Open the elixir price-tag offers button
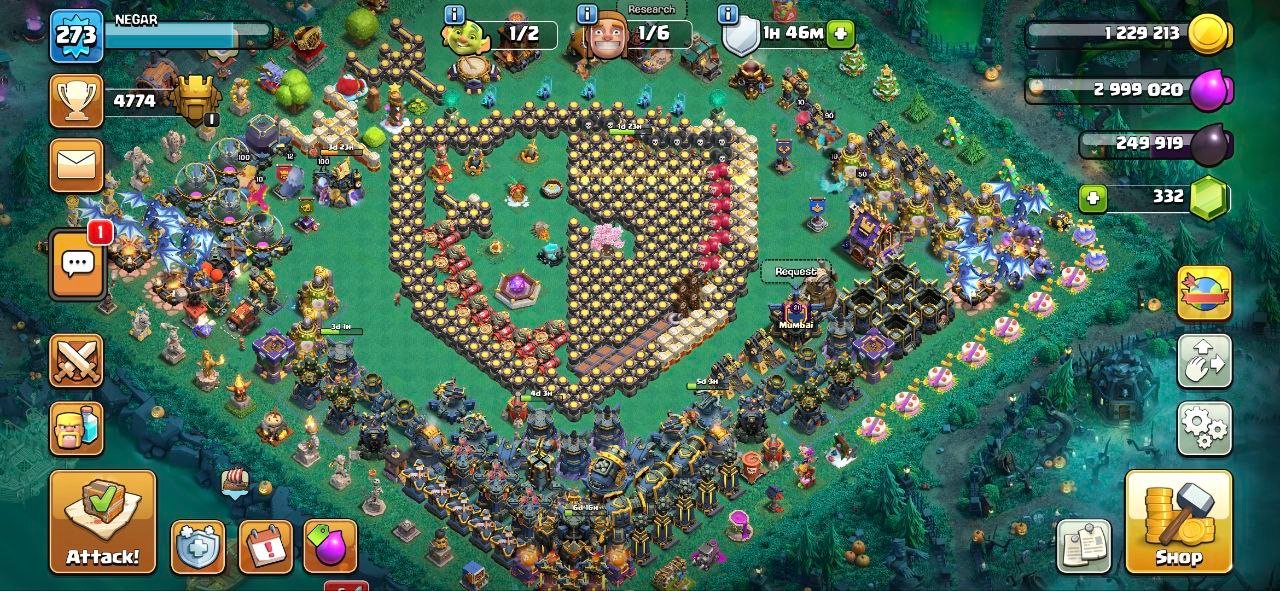Image resolution: width=1280 pixels, height=591 pixels. (x=330, y=547)
